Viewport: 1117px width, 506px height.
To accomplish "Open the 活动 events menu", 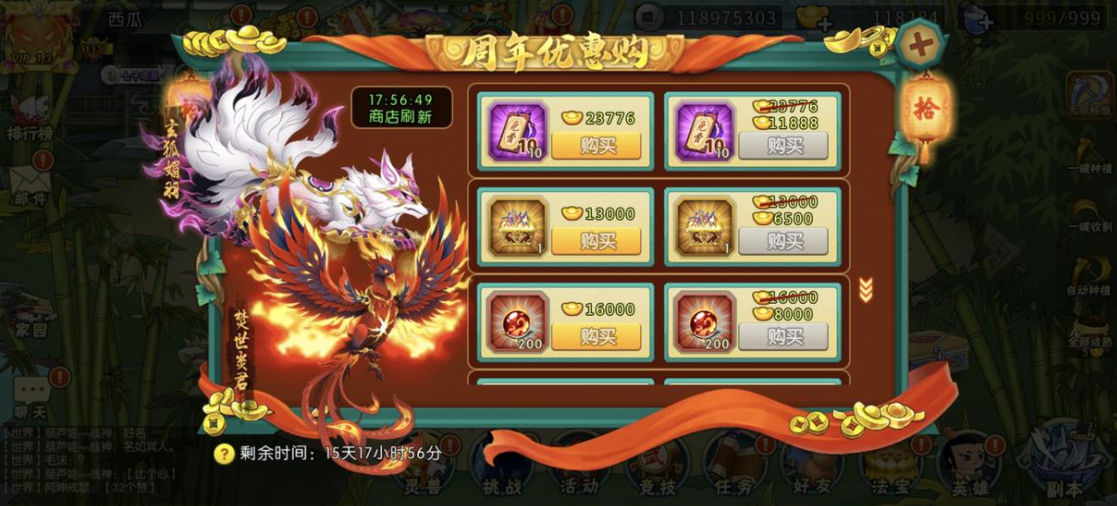I will tap(580, 470).
